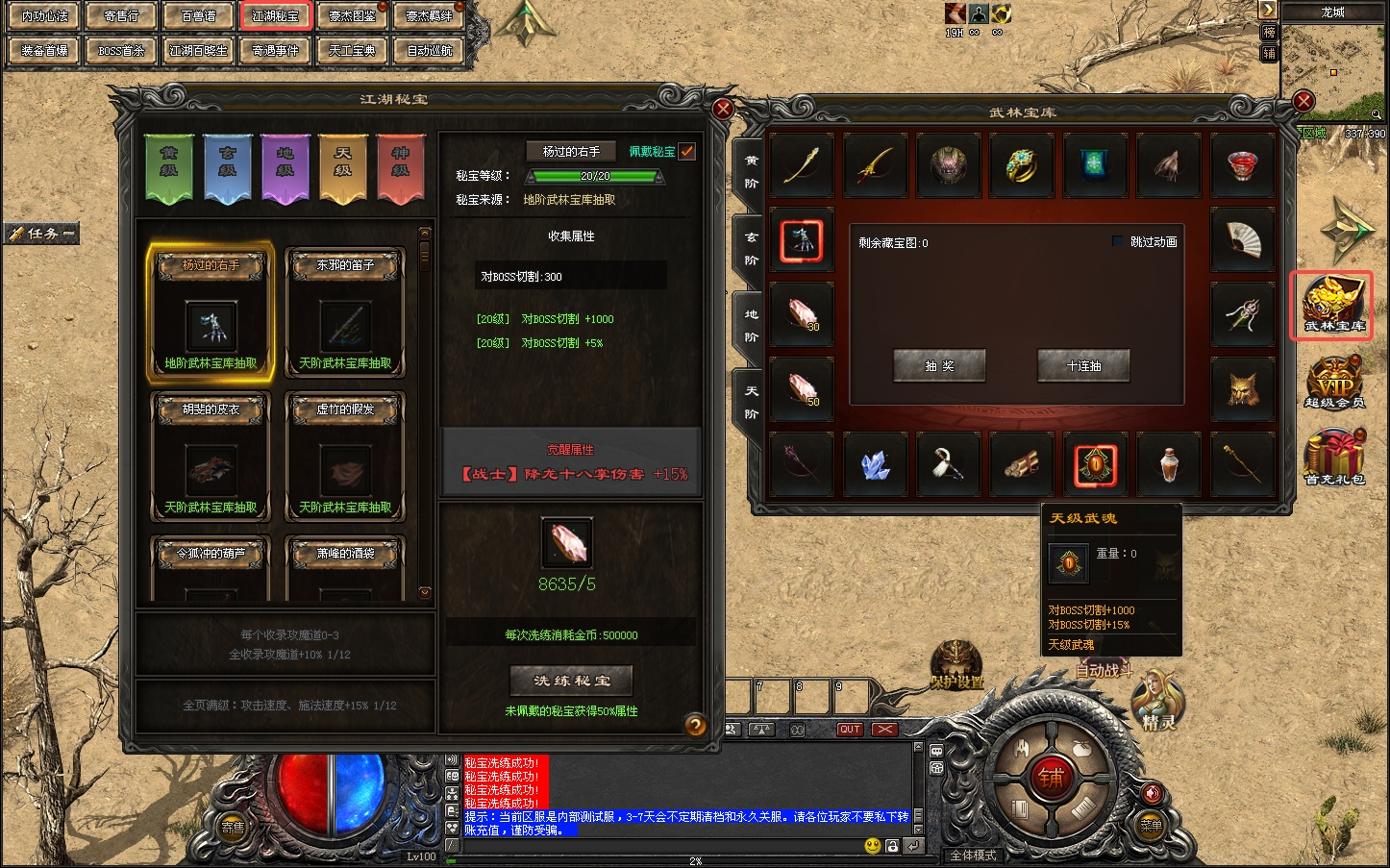This screenshot has height=868, width=1390.
Task: Click the 十连抽 ten-draw button
Action: point(1083,366)
